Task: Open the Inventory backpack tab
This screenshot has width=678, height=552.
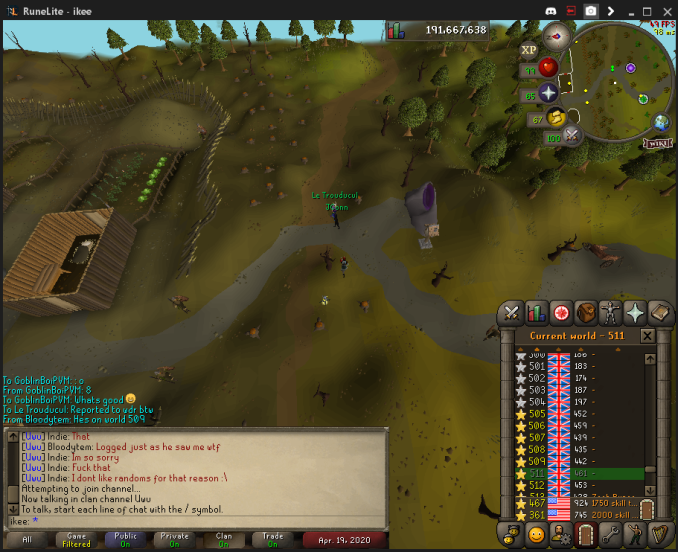Action: pos(586,312)
